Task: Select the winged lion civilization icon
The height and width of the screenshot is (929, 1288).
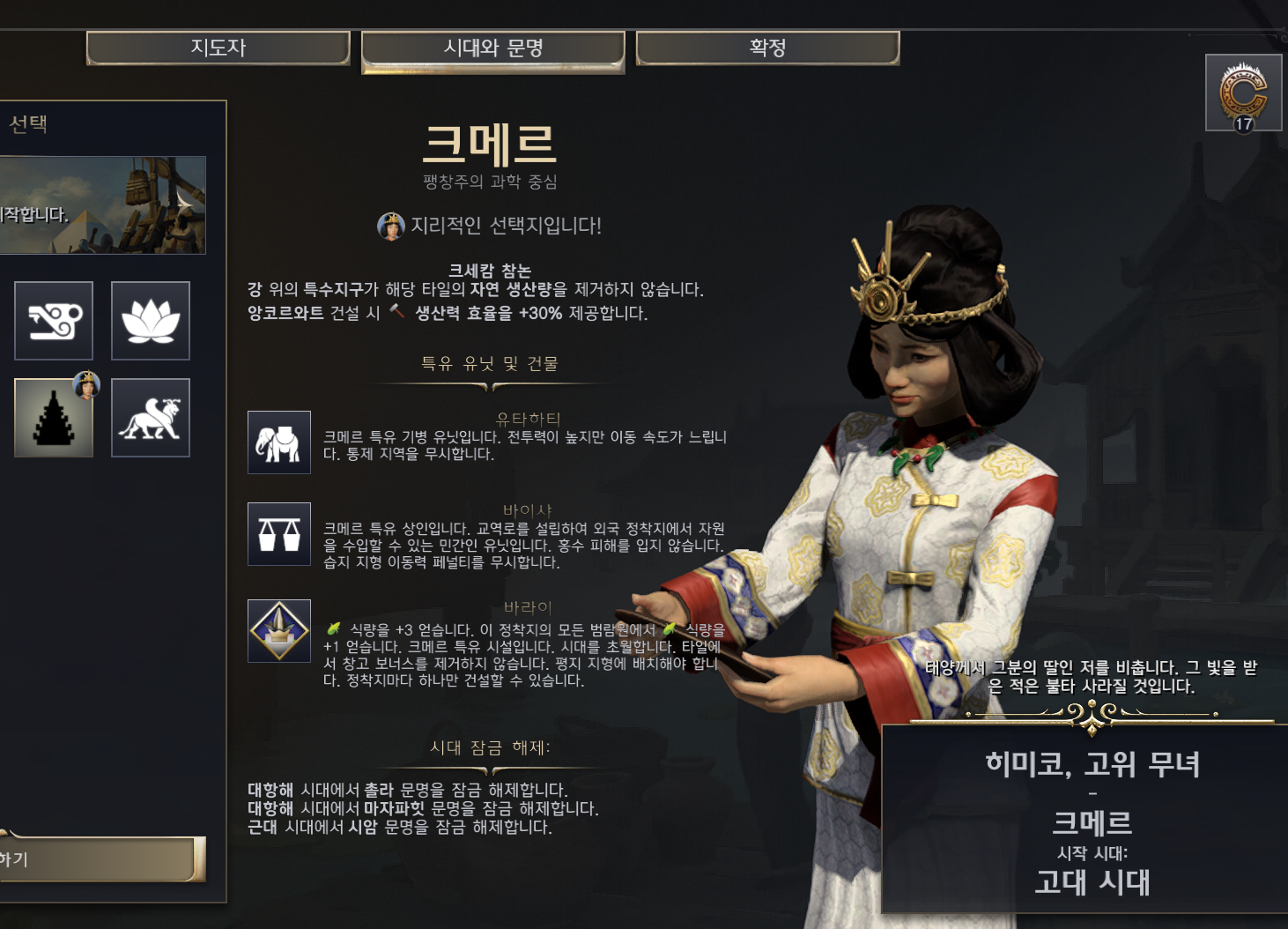Action: (151, 418)
